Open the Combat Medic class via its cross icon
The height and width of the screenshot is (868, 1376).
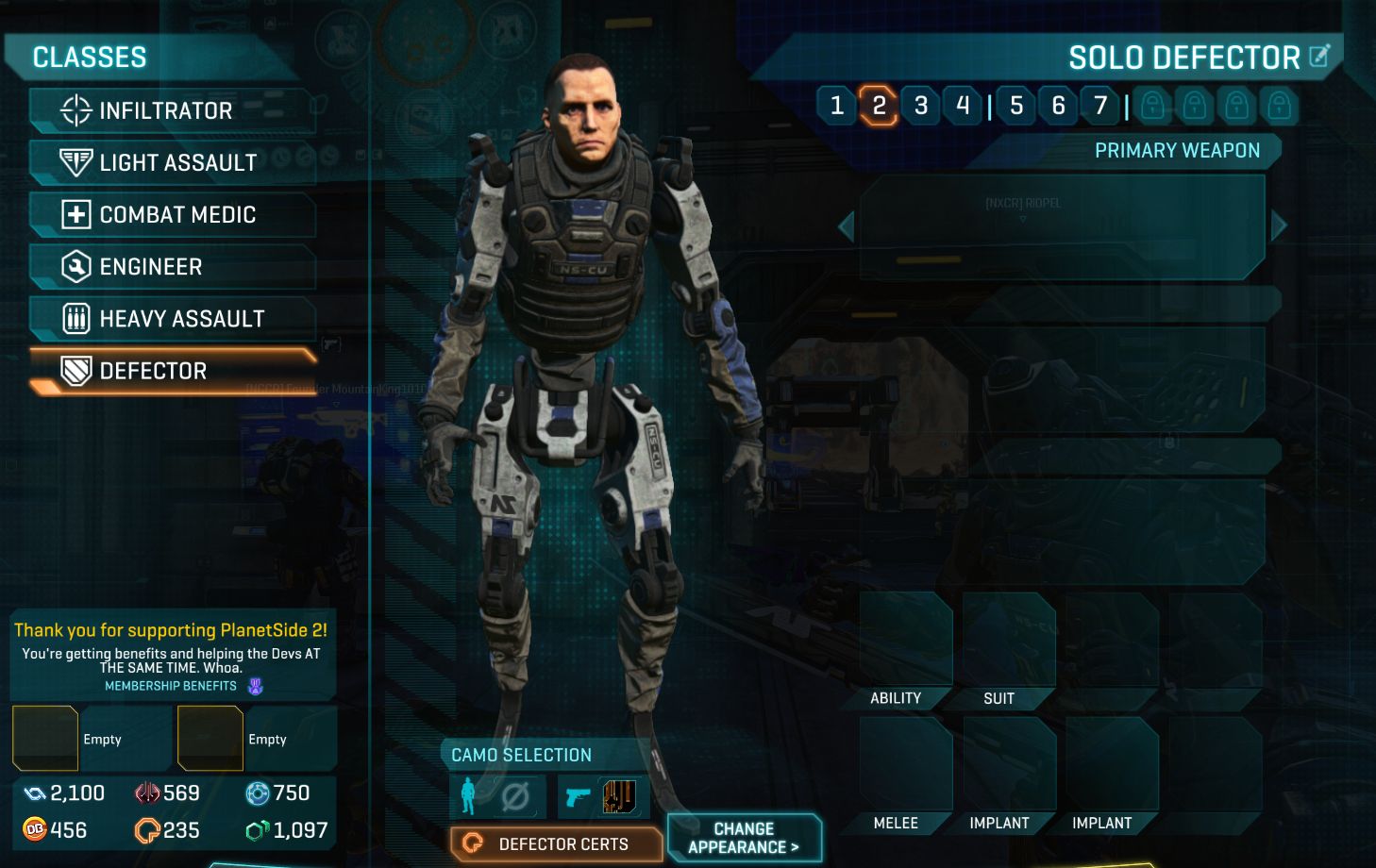coord(75,214)
